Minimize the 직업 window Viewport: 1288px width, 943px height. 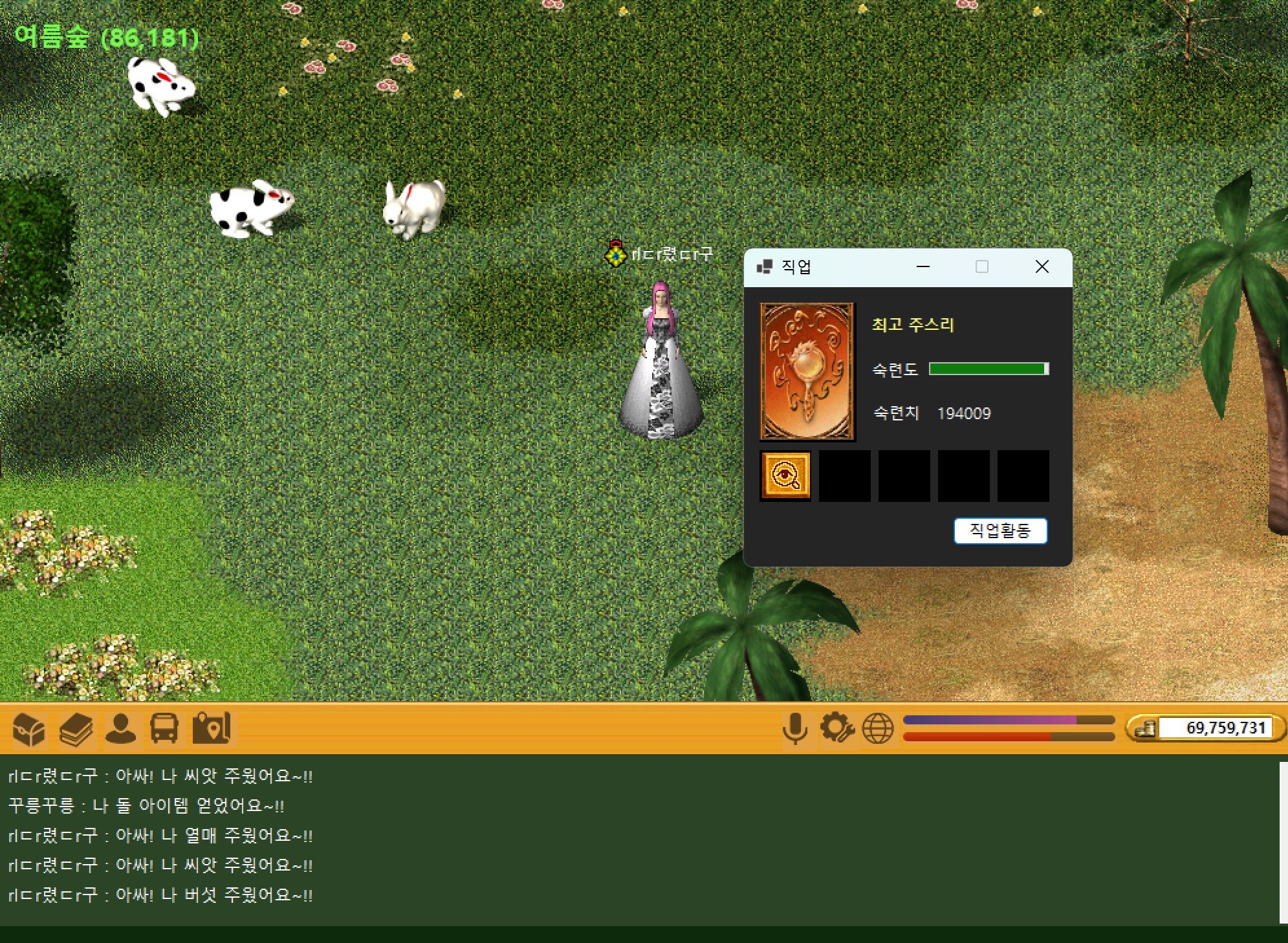click(923, 266)
